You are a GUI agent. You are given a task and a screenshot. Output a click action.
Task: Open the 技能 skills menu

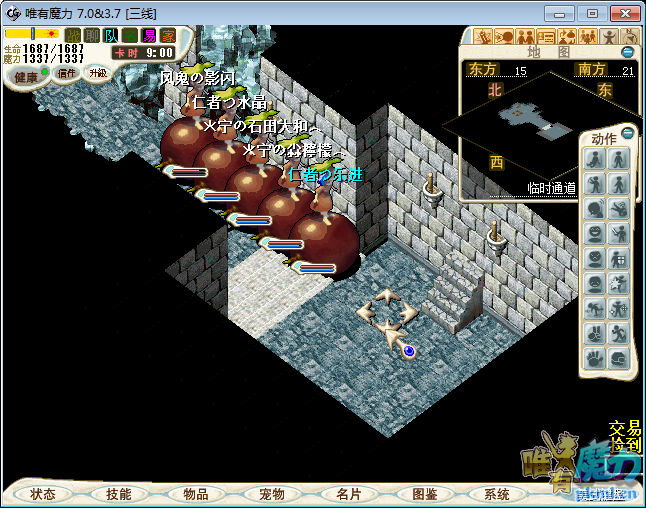click(119, 494)
